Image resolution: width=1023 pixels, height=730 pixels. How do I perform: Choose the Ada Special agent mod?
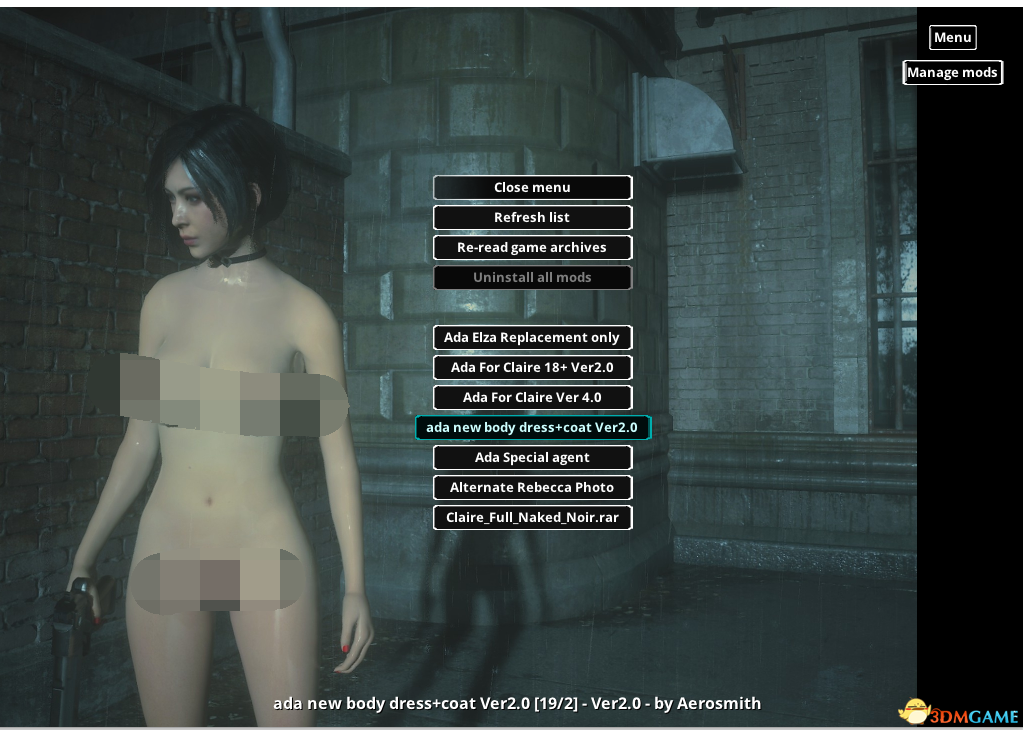coord(532,457)
